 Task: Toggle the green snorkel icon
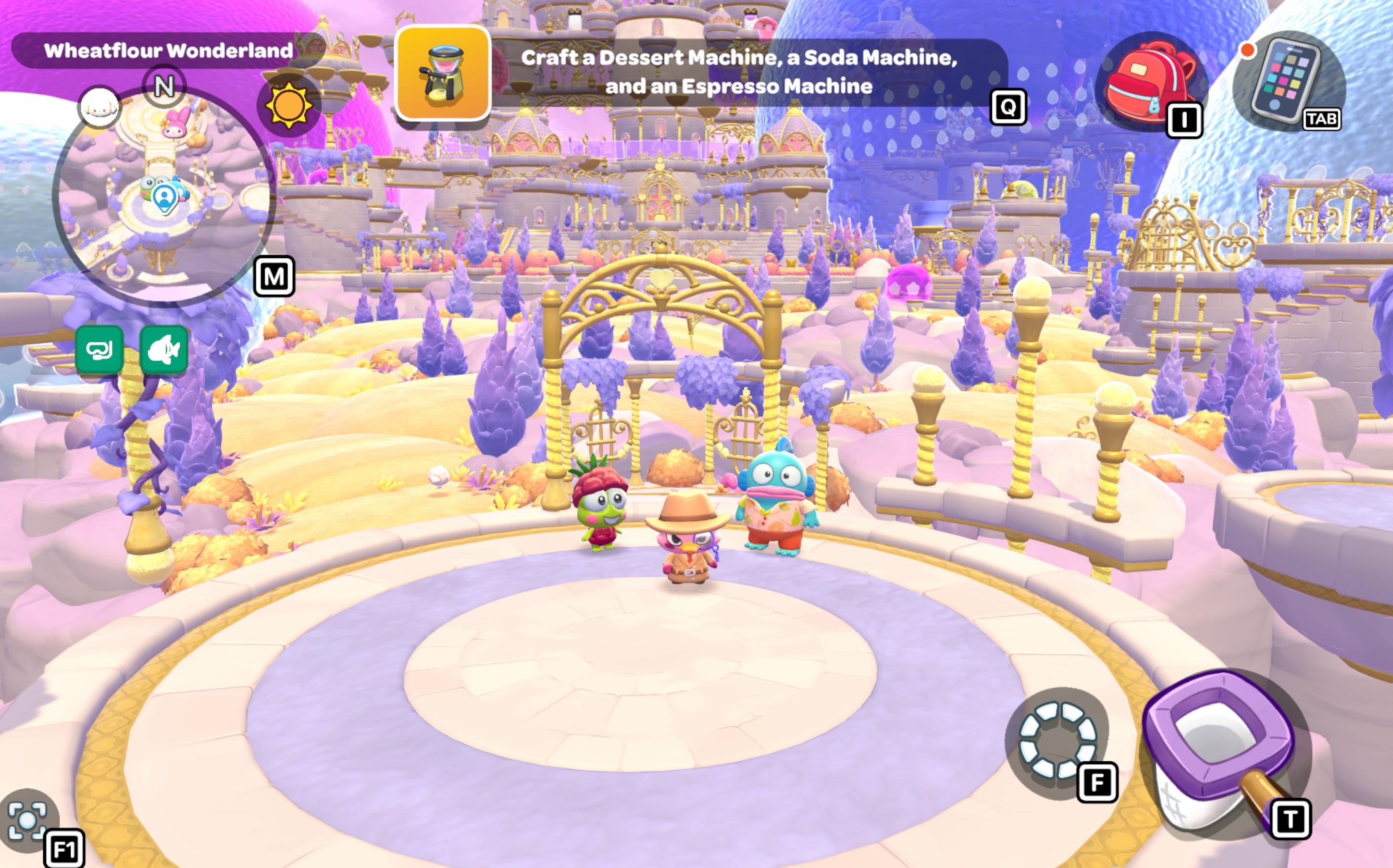coord(99,349)
